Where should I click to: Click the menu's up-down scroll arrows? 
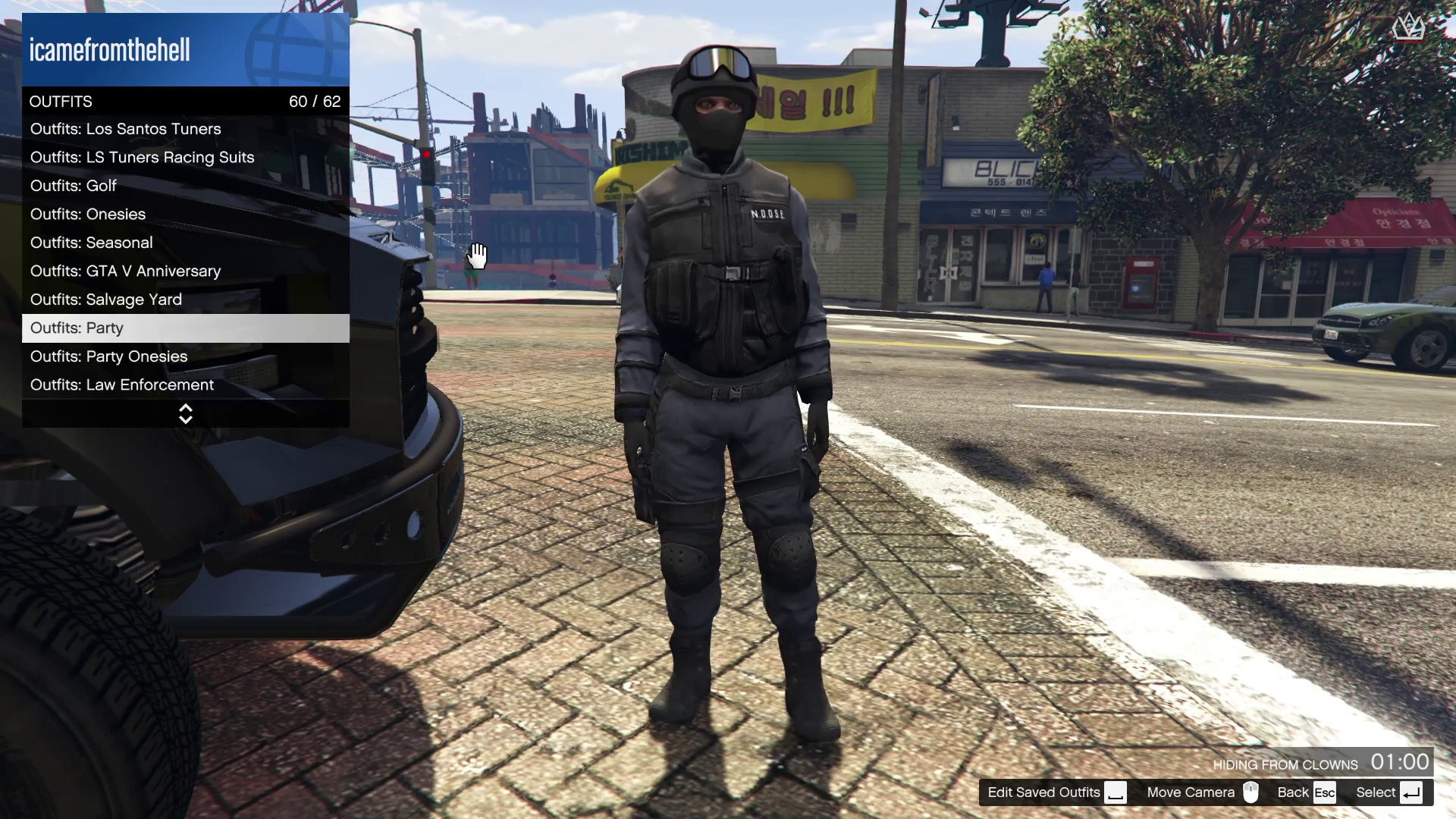click(185, 414)
